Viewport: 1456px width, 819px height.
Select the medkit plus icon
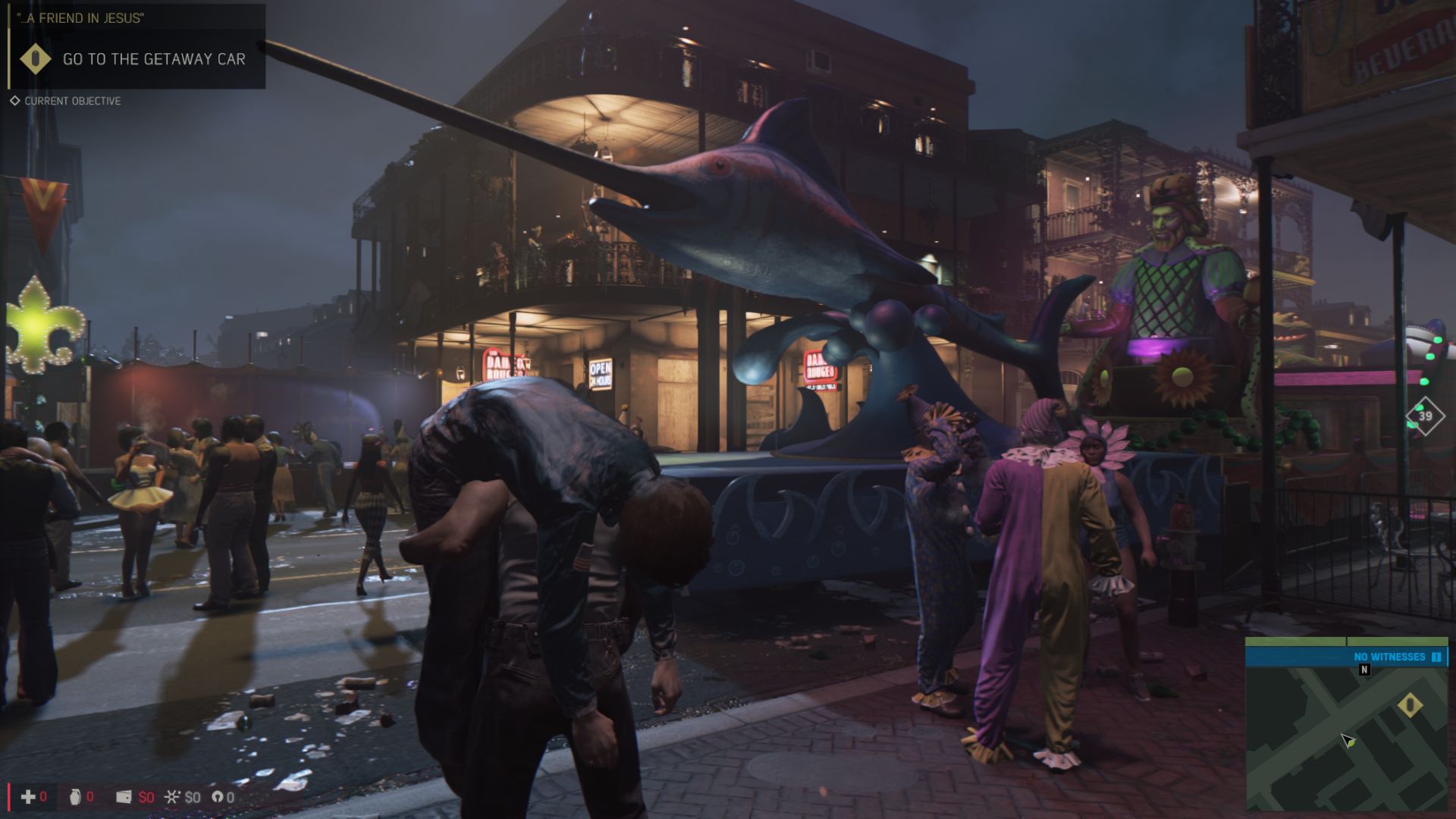point(28,797)
